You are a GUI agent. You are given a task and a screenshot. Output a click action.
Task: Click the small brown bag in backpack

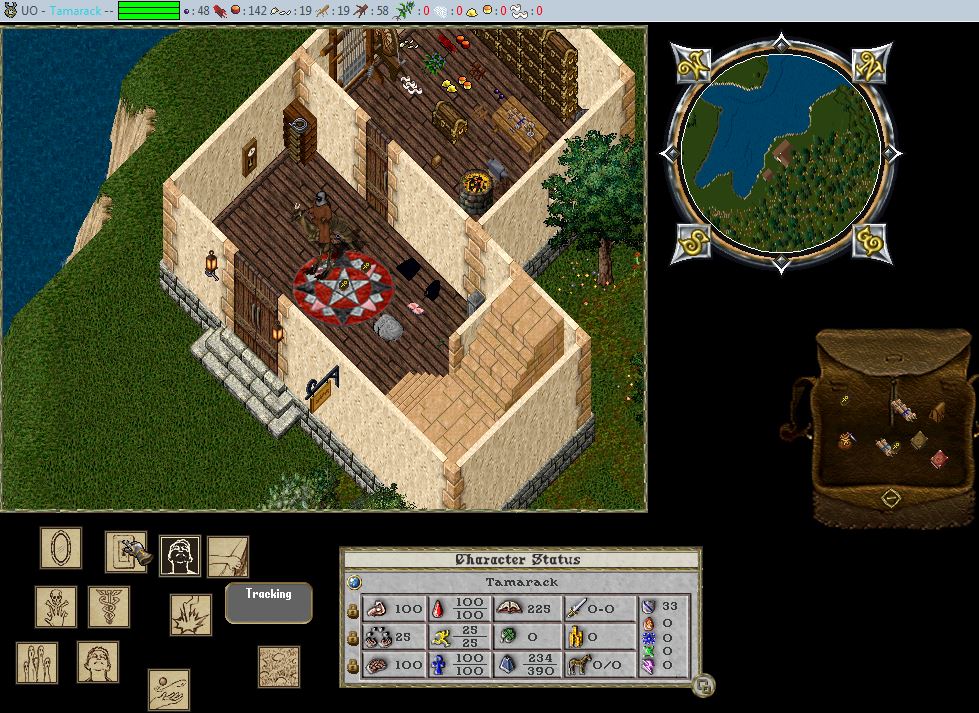pyautogui.click(x=937, y=412)
